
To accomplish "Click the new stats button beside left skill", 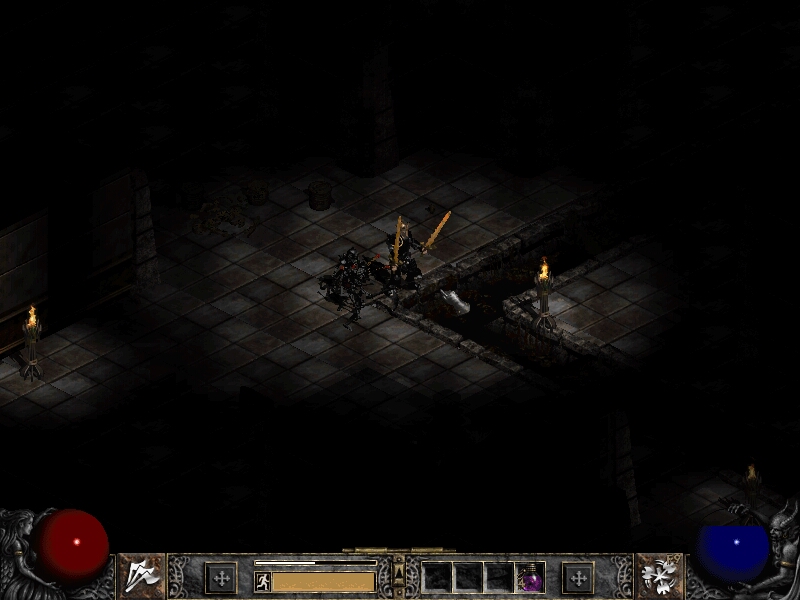I will (x=220, y=577).
